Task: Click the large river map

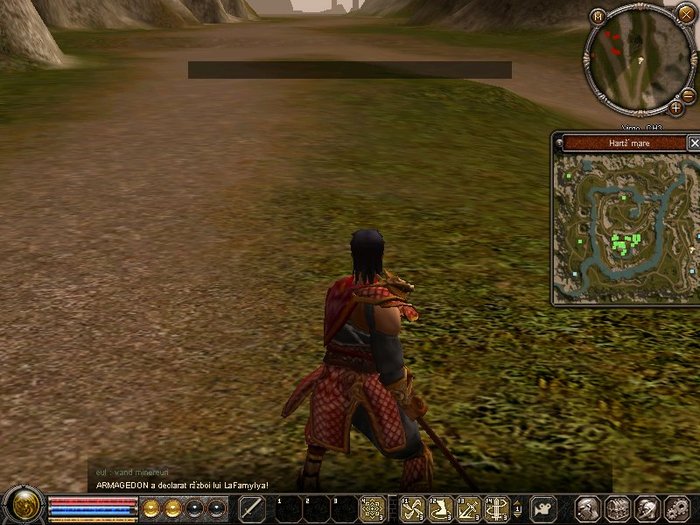Action: [x=620, y=230]
